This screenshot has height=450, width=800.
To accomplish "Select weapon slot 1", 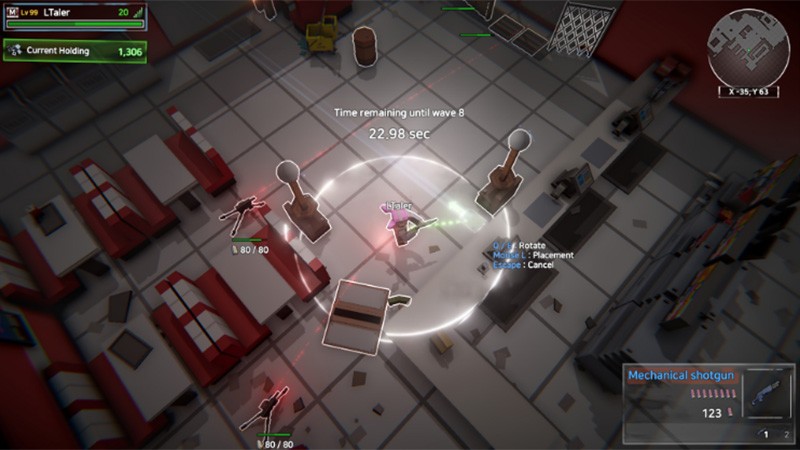I will 766,434.
